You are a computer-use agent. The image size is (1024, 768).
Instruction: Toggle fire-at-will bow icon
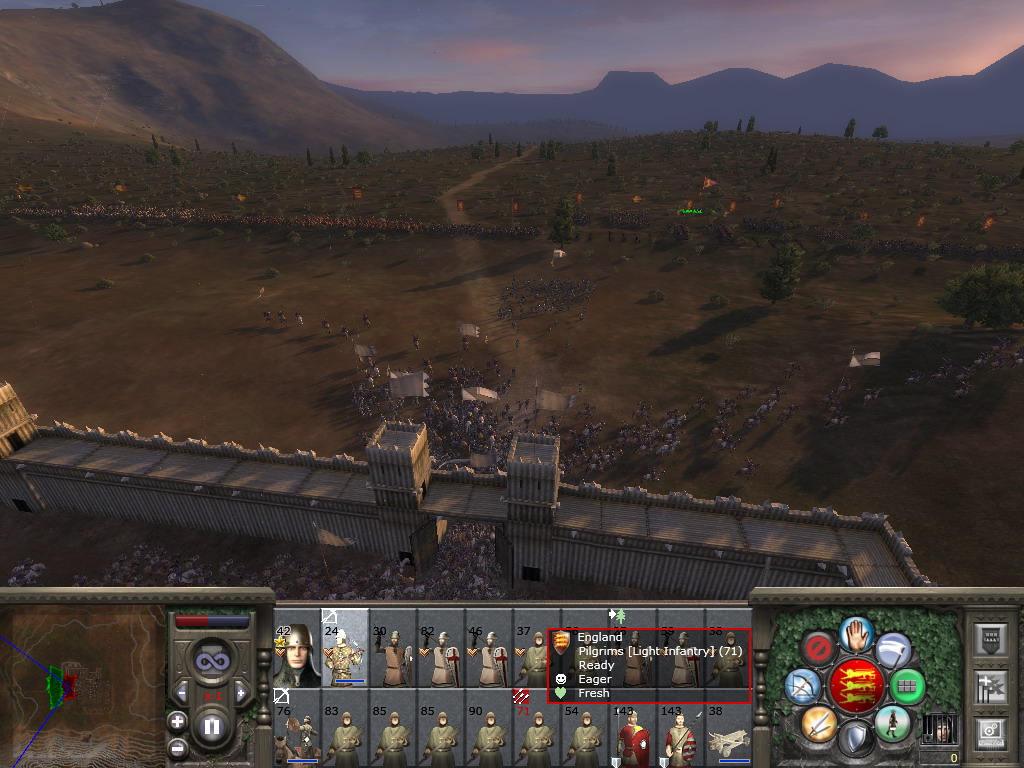click(803, 686)
